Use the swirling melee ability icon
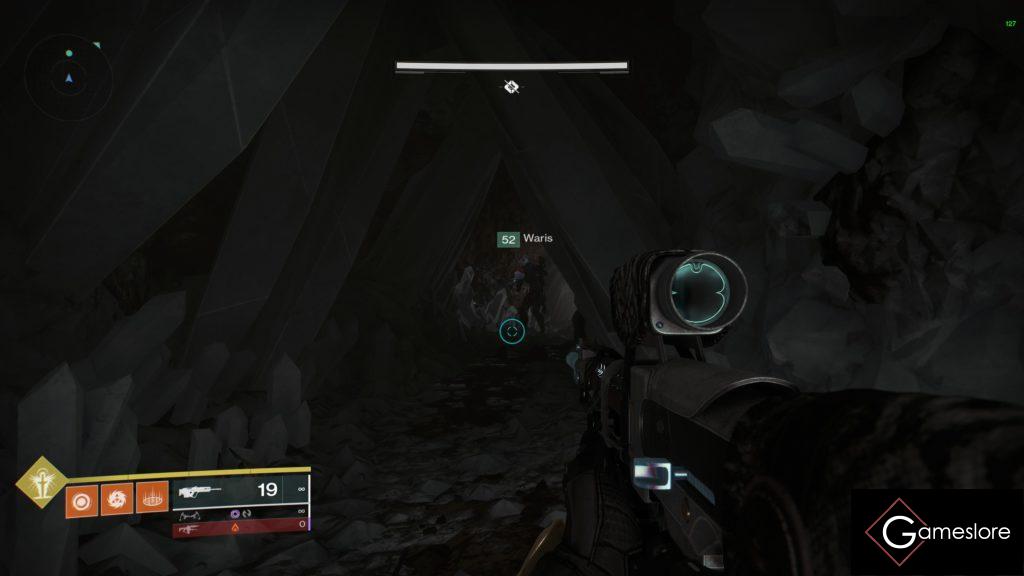Viewport: 1024px width, 576px height. click(116, 497)
